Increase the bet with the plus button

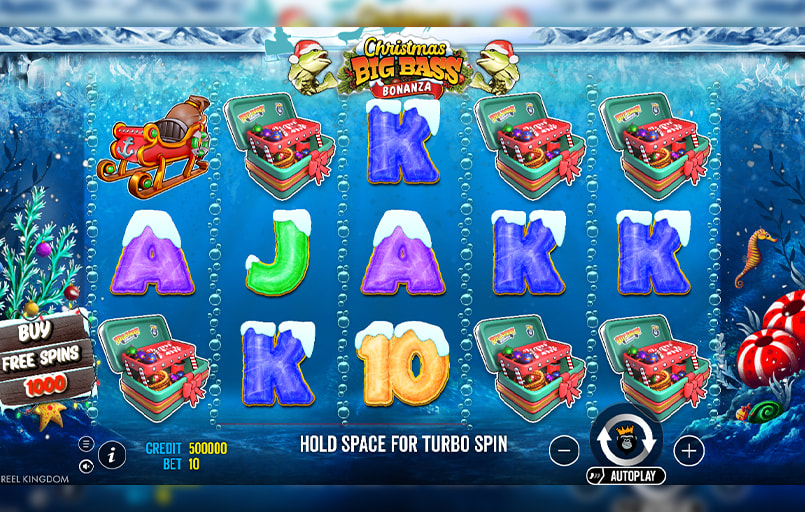689,451
